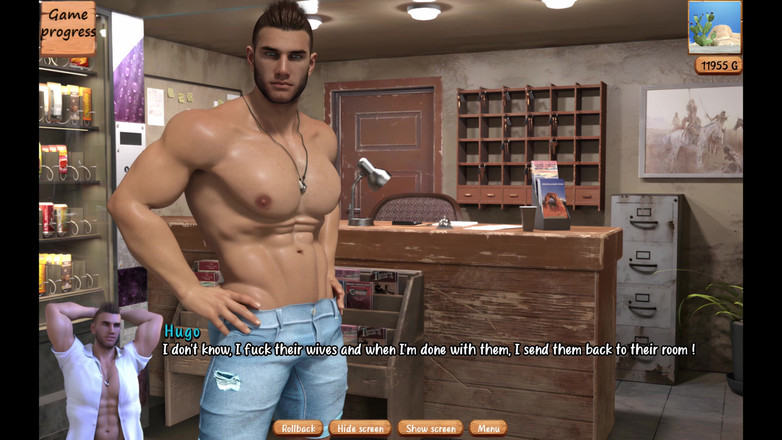Open the Menu
The image size is (782, 440).
[488, 428]
